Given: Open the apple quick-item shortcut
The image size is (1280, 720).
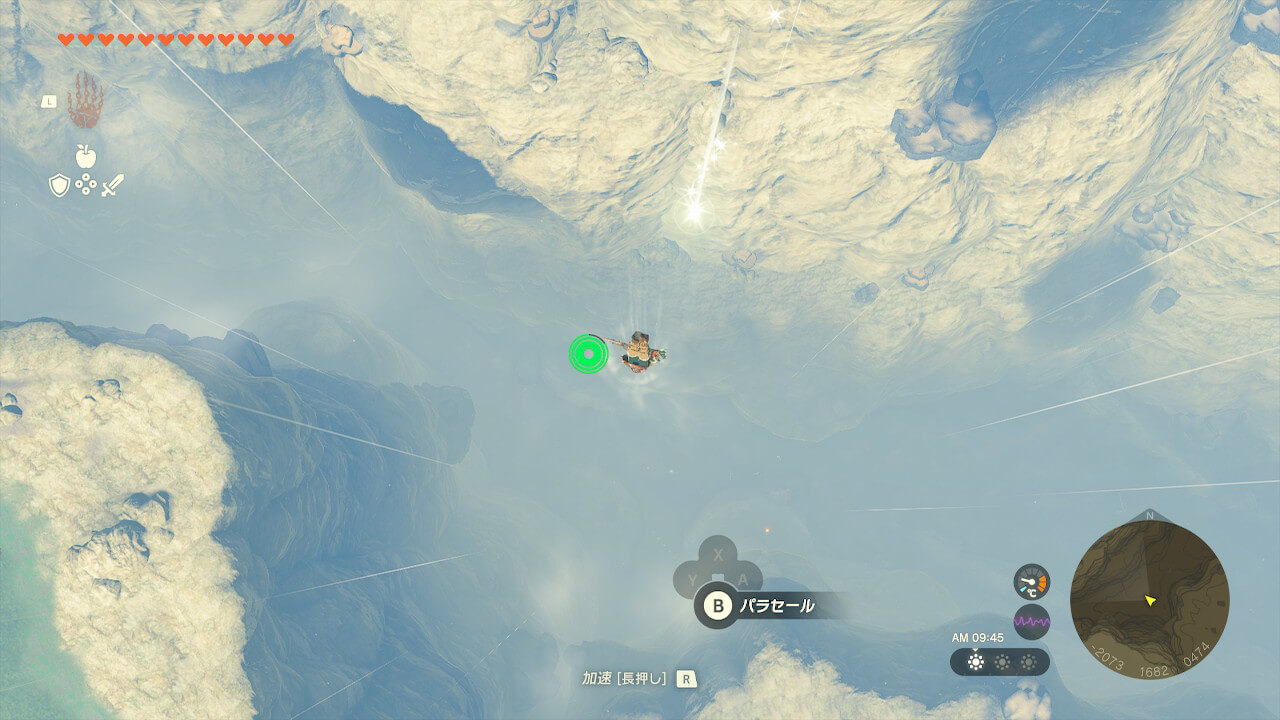Looking at the screenshot, I should (x=85, y=156).
